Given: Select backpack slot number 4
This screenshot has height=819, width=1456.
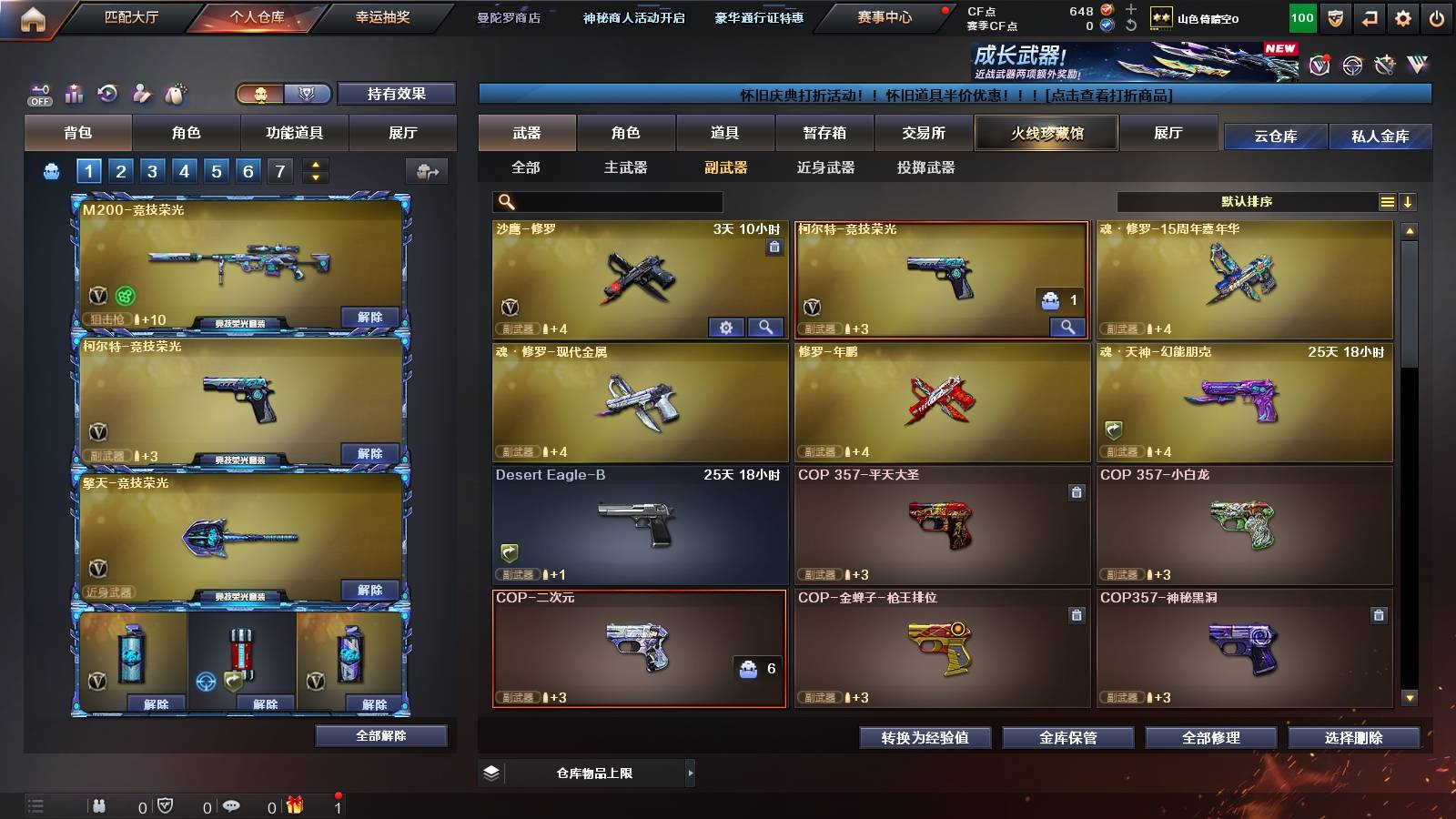Looking at the screenshot, I should [184, 170].
